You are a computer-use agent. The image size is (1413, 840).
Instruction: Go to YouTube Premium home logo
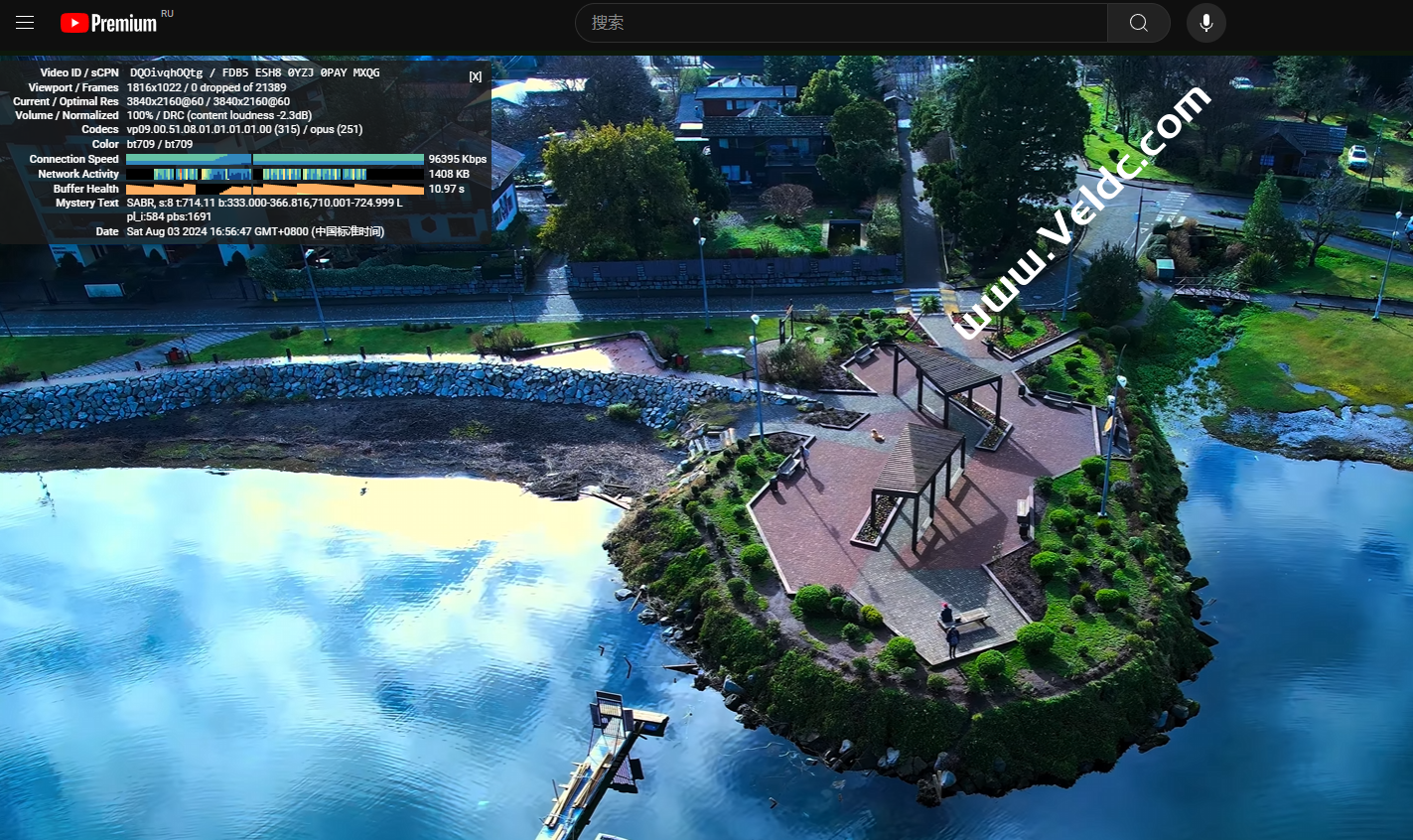point(109,23)
